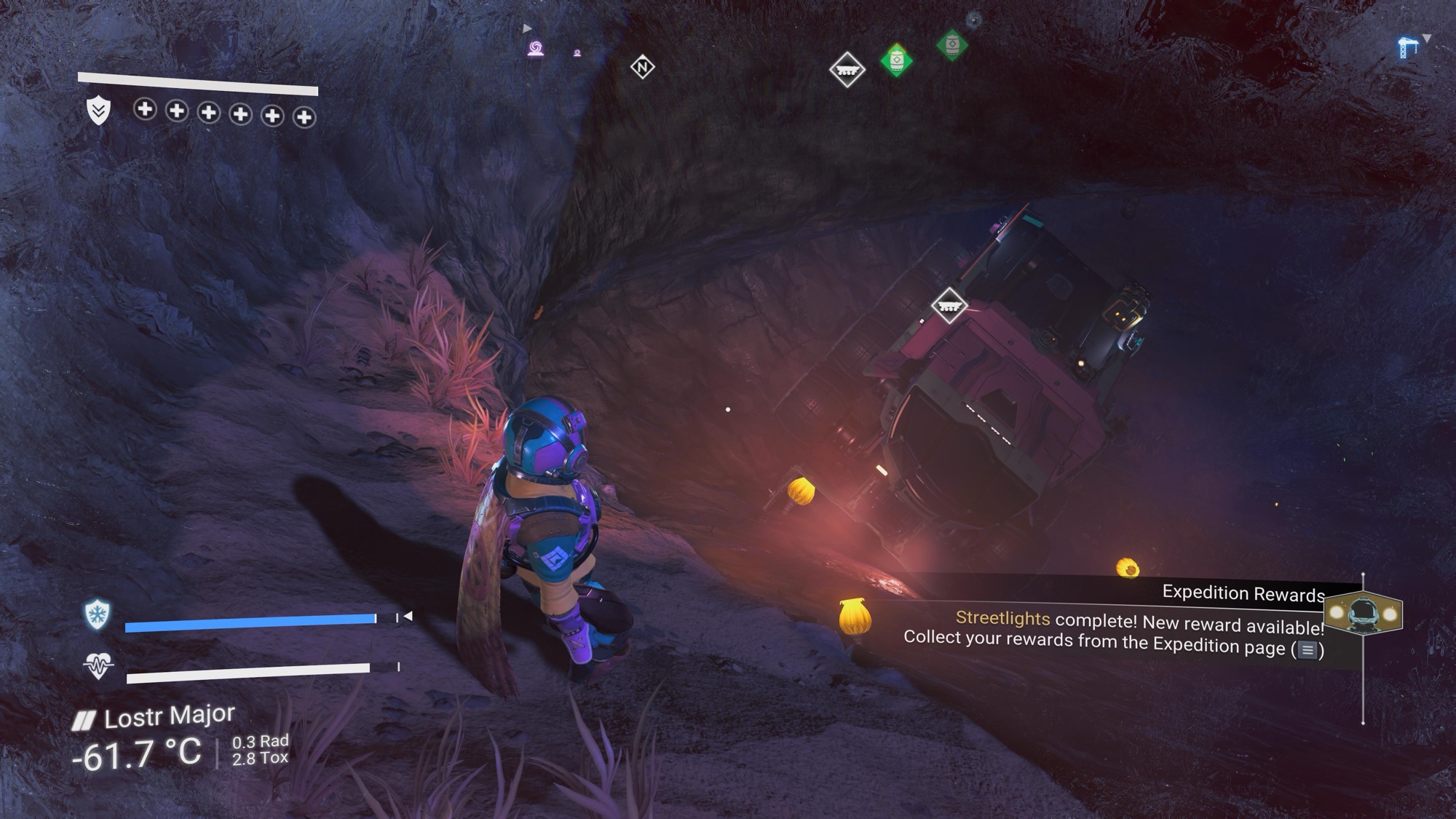Click the shield status icon
The image size is (1456, 819).
[x=99, y=111]
